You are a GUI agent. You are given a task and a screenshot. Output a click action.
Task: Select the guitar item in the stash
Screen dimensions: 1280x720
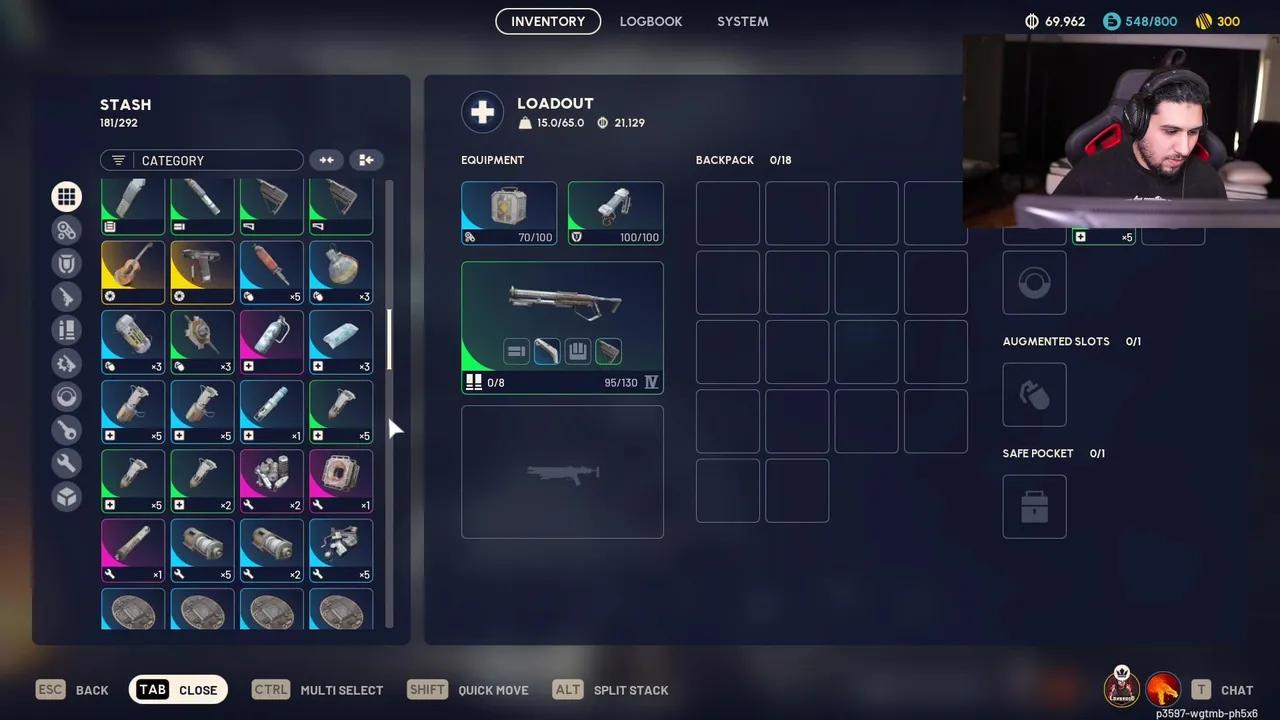coord(132,271)
